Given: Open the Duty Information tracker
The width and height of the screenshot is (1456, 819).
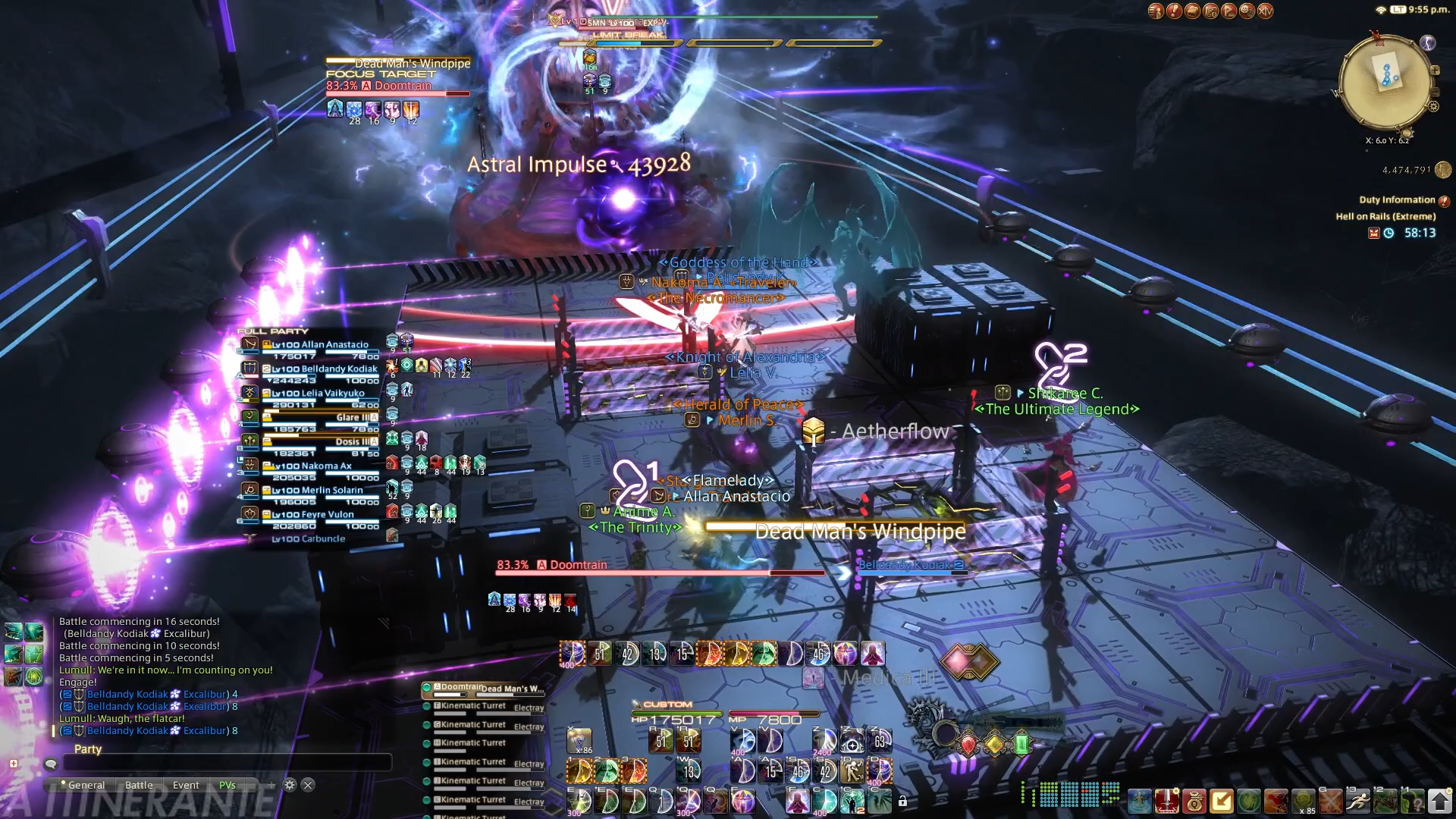Looking at the screenshot, I should click(1397, 200).
